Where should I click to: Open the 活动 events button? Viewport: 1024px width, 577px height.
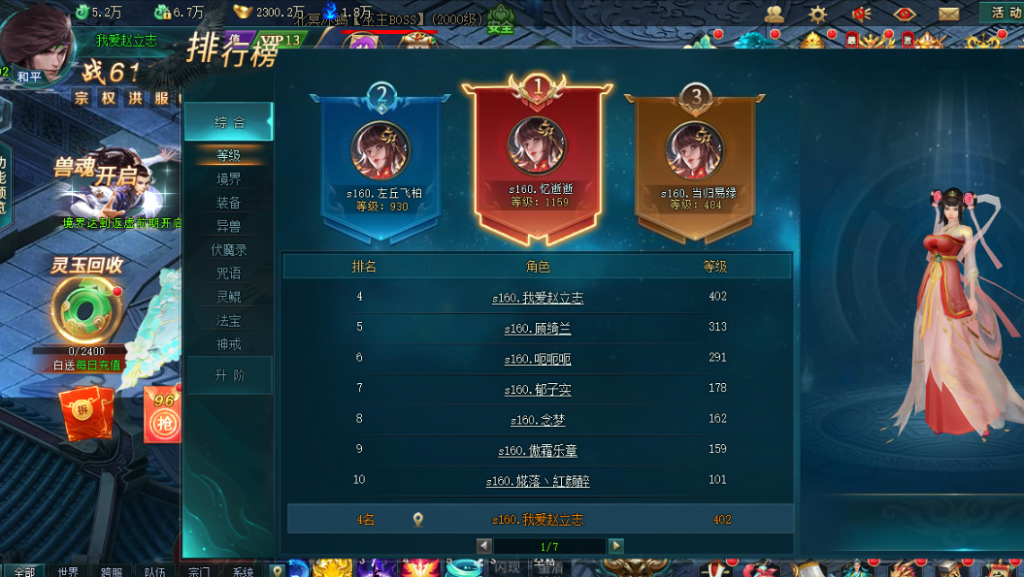point(1003,13)
